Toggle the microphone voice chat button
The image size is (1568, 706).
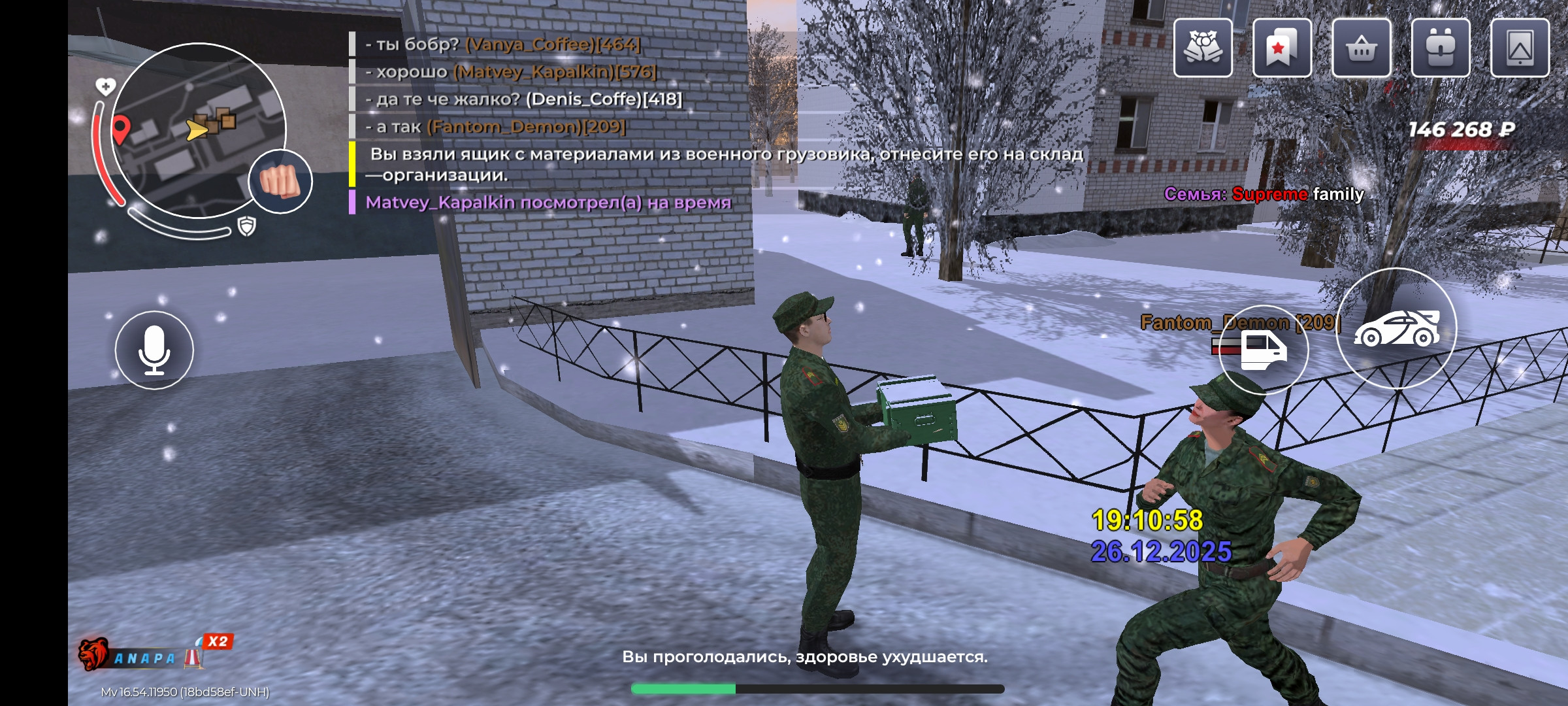point(154,350)
